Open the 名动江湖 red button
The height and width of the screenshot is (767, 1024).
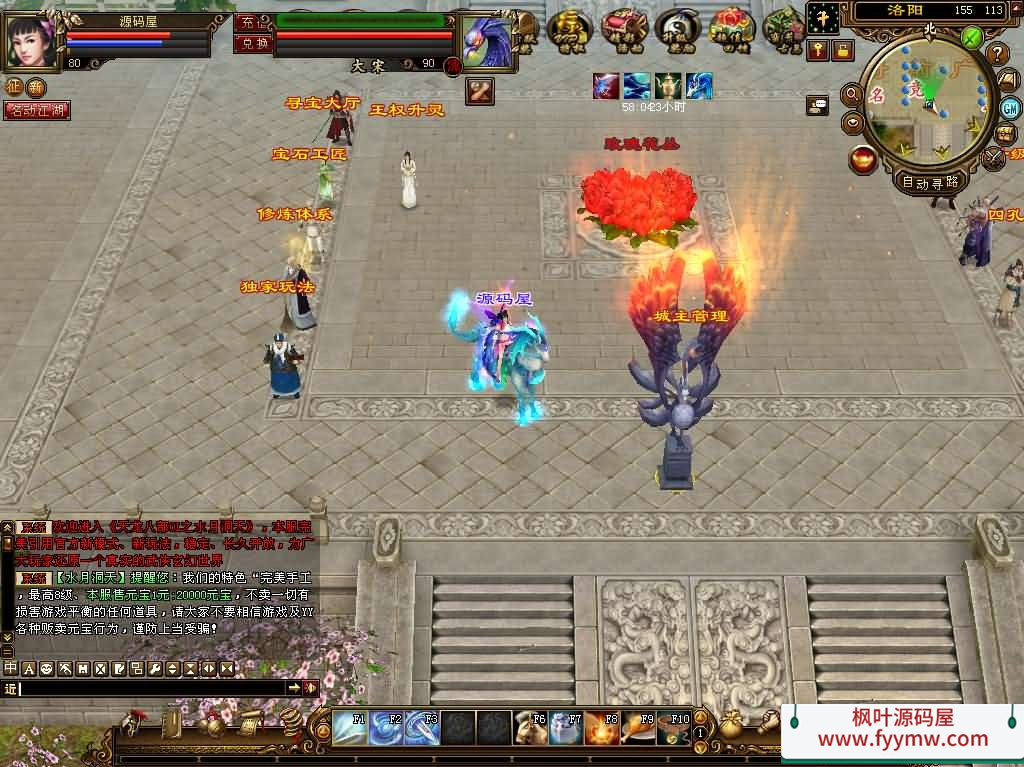37,111
